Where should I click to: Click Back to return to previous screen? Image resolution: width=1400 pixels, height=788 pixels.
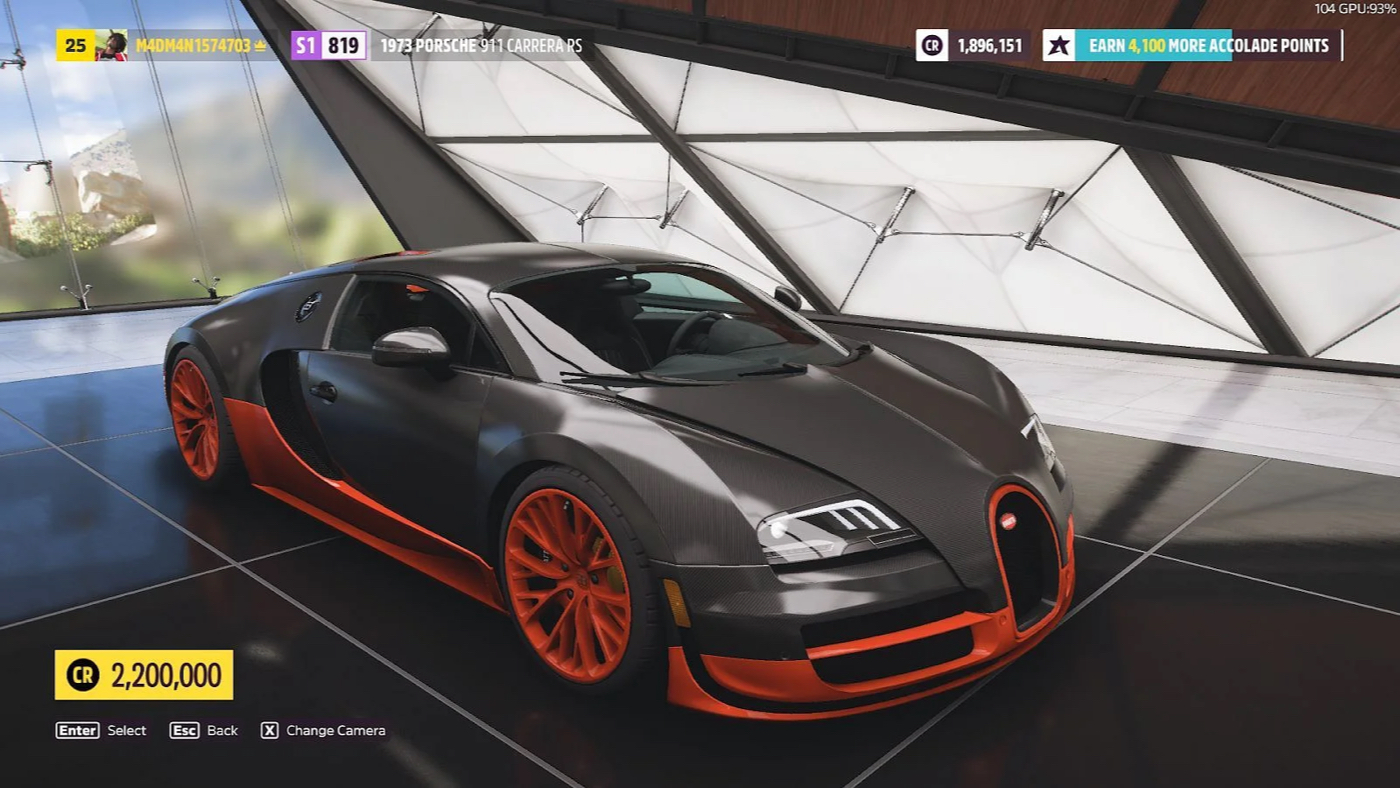[x=184, y=730]
